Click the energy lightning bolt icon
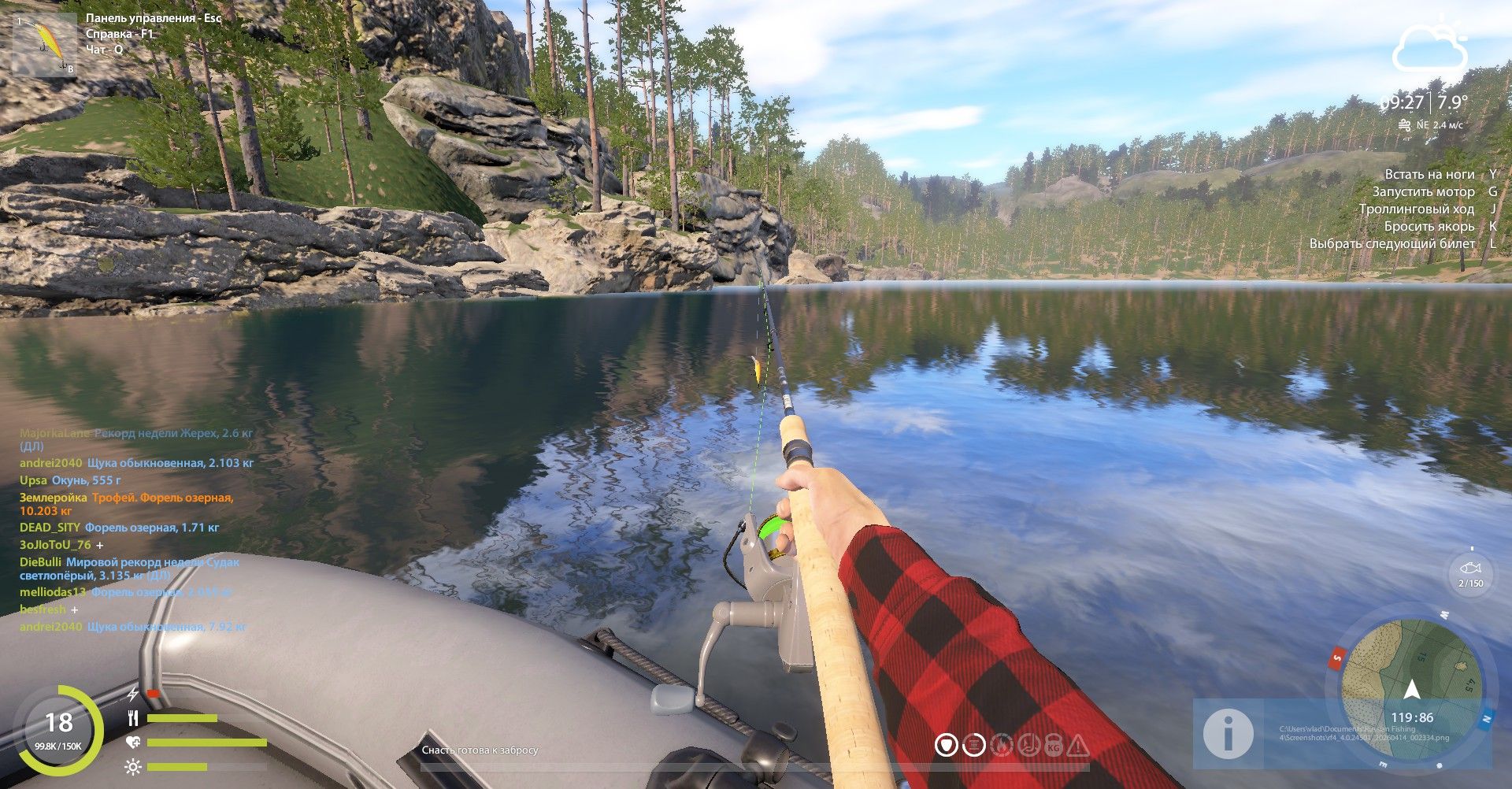This screenshot has width=1512, height=789. click(132, 695)
